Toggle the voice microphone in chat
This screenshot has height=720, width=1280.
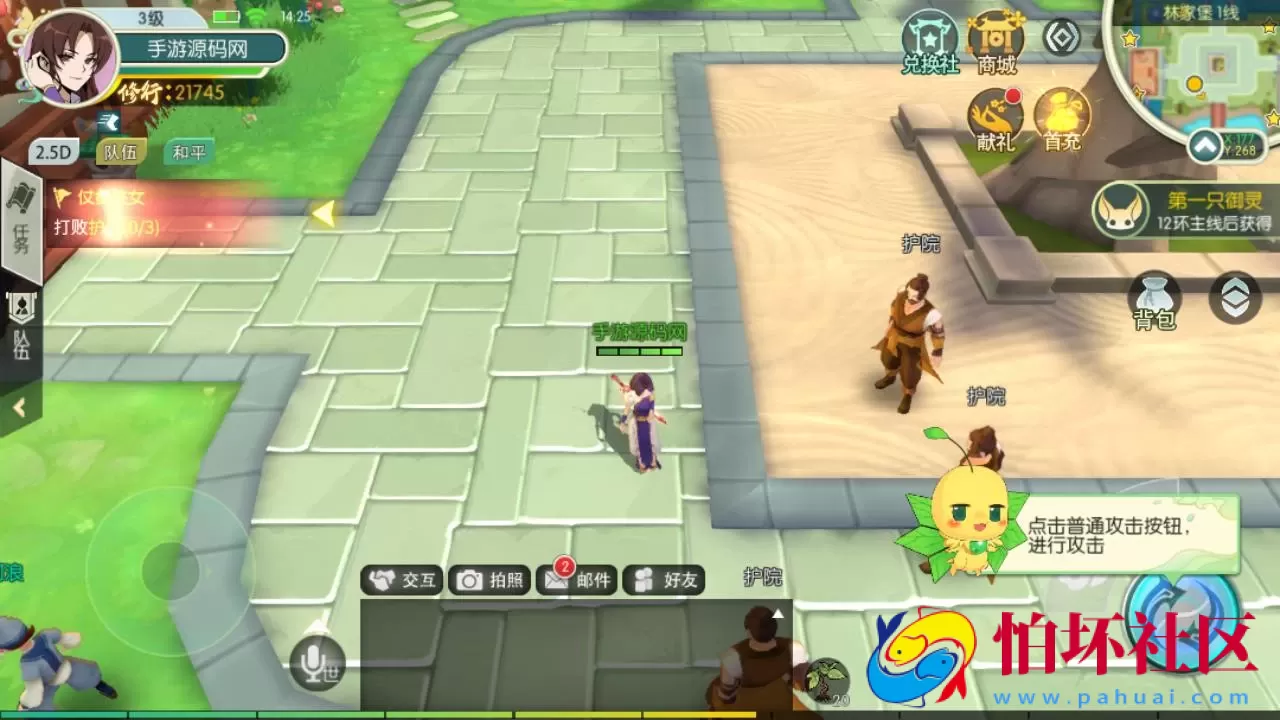pos(315,660)
